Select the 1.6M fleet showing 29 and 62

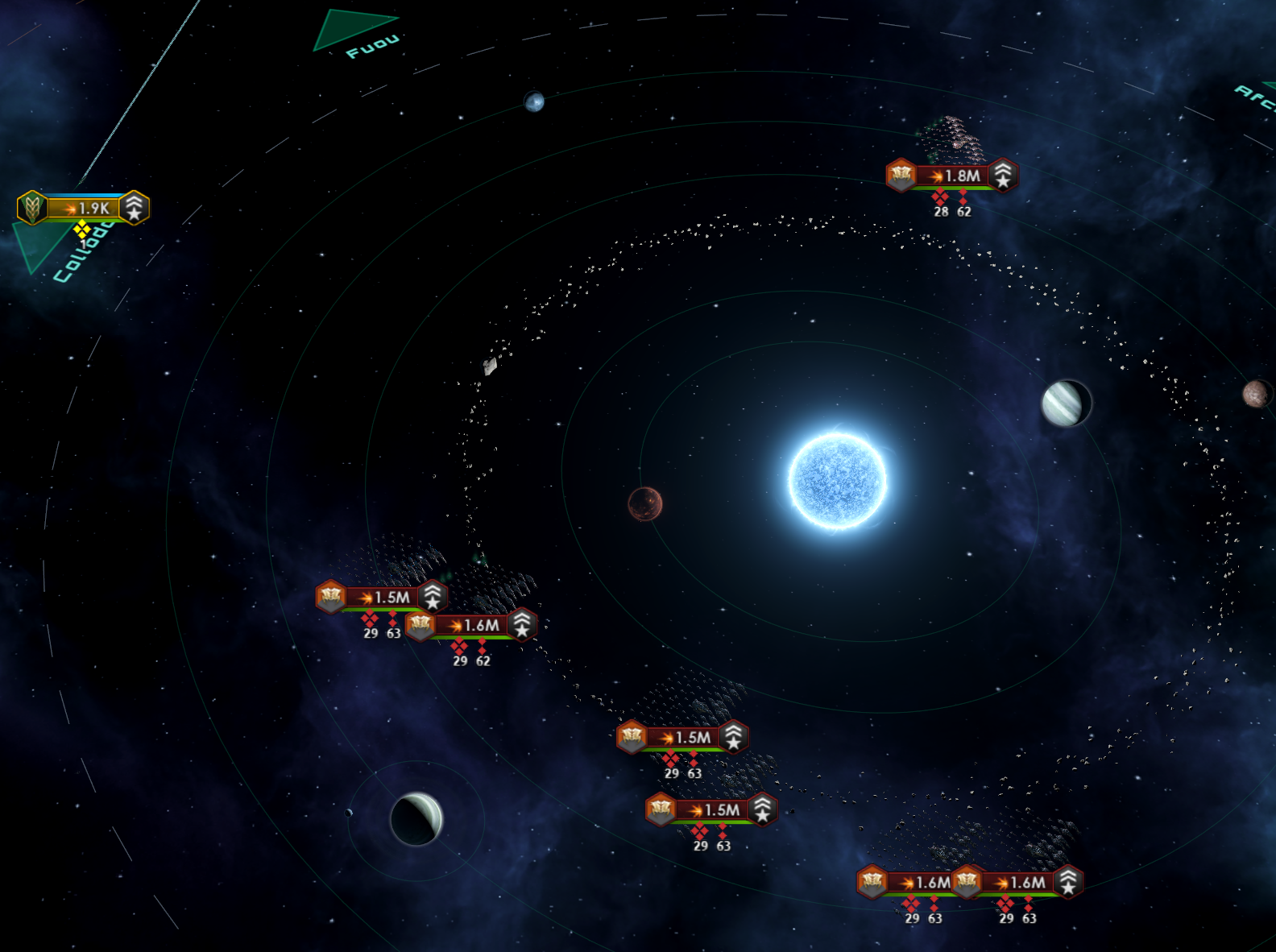473,625
